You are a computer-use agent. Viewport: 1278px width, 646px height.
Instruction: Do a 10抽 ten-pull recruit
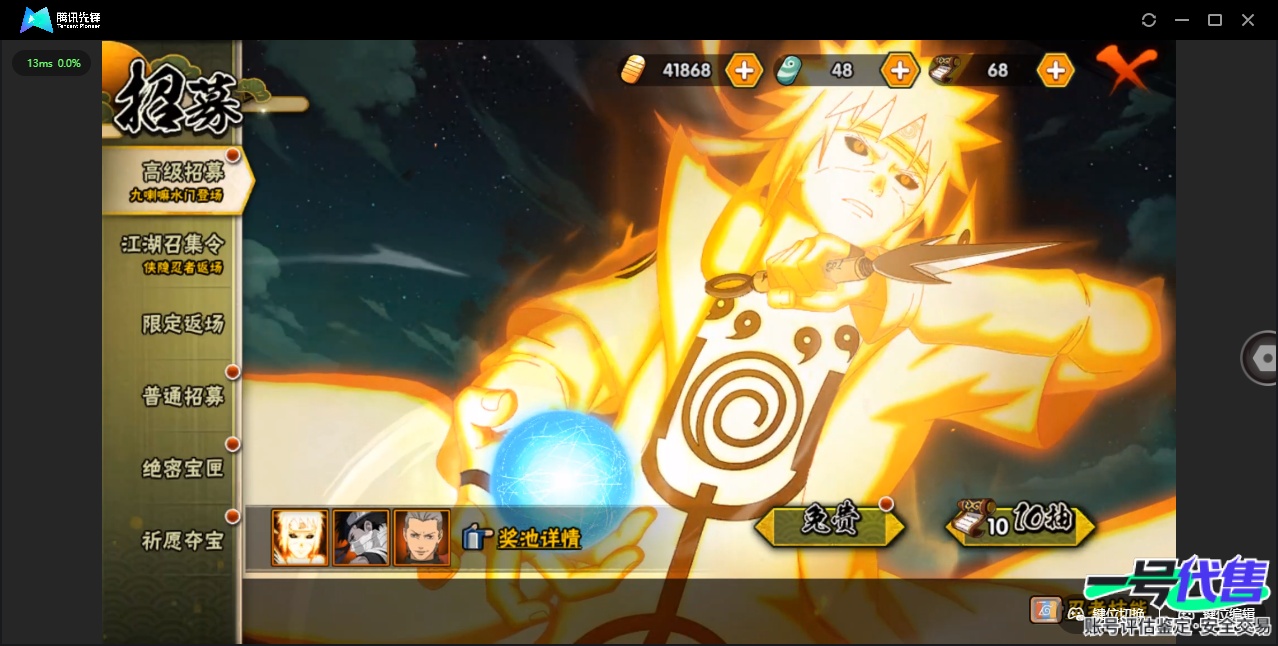1022,523
